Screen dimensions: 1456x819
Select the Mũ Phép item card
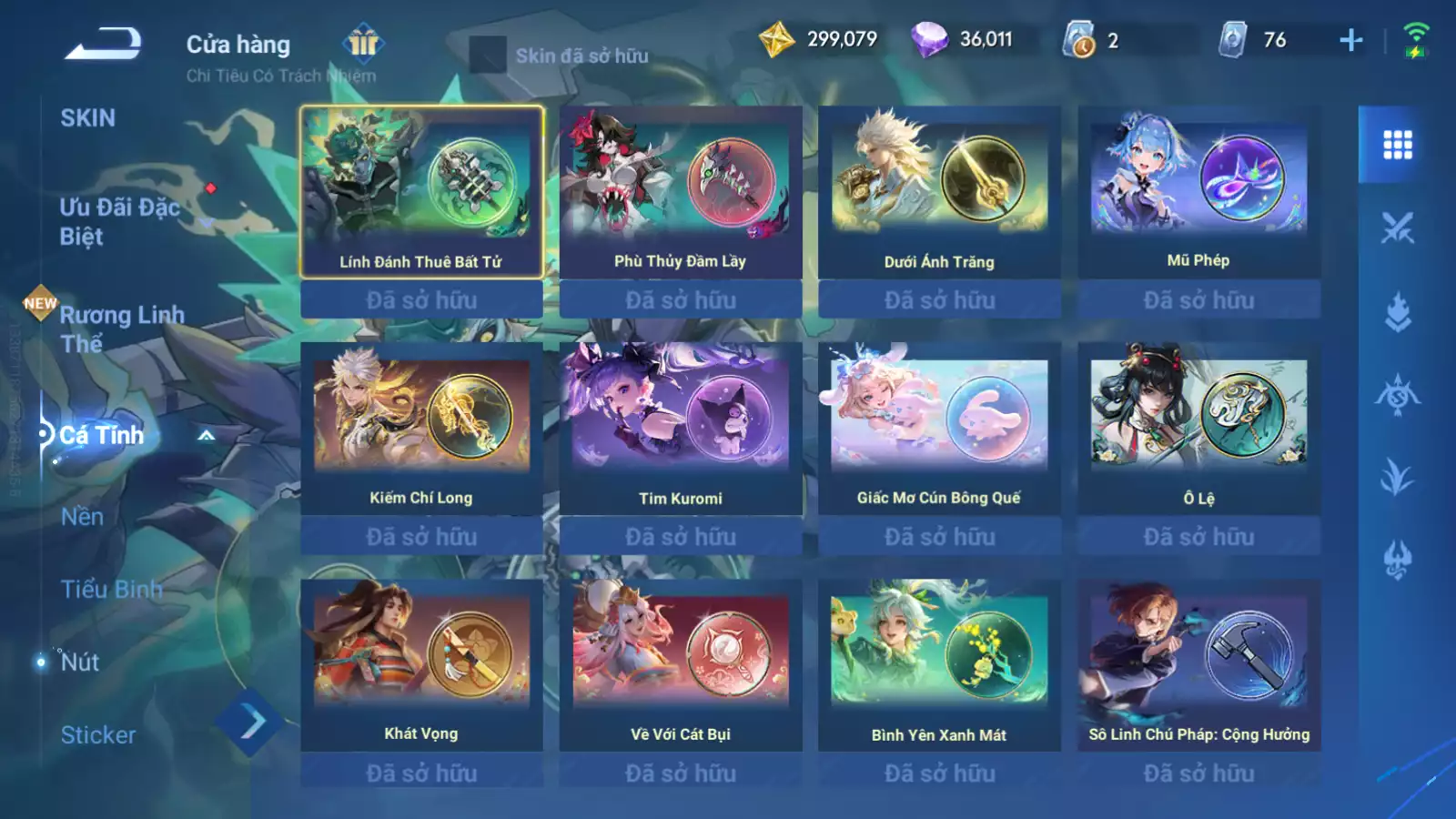coord(1198,192)
